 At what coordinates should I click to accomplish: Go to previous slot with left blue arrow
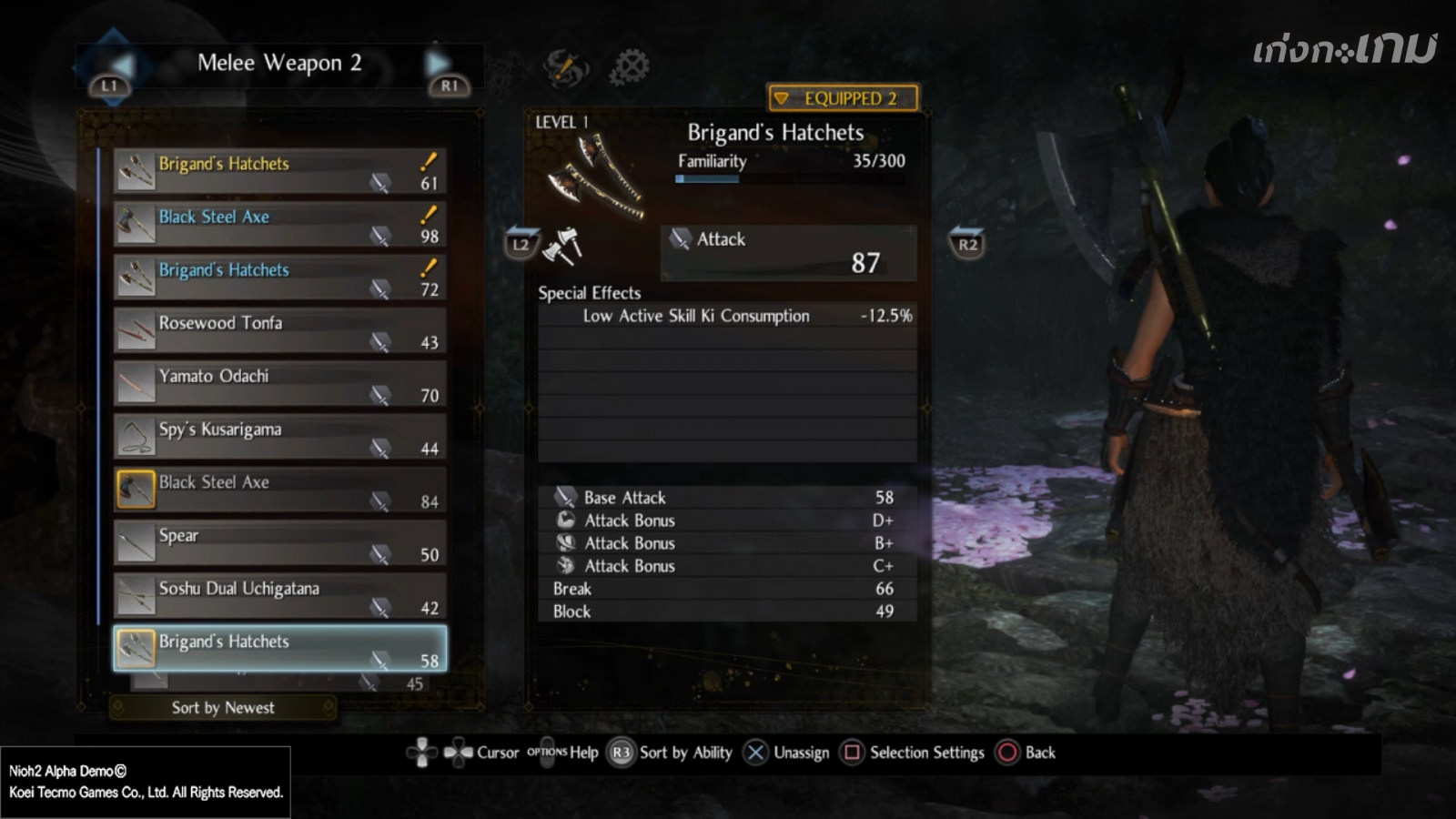point(120,64)
